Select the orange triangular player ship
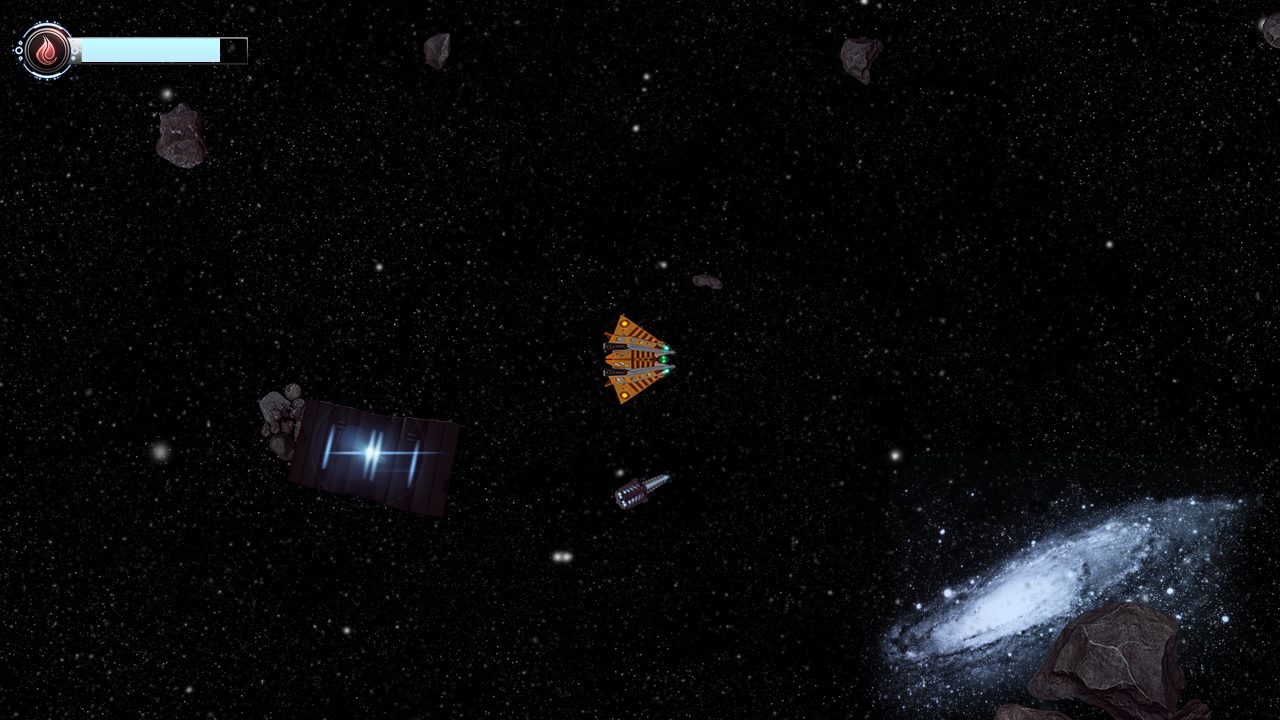The image size is (1280, 720). tap(635, 360)
